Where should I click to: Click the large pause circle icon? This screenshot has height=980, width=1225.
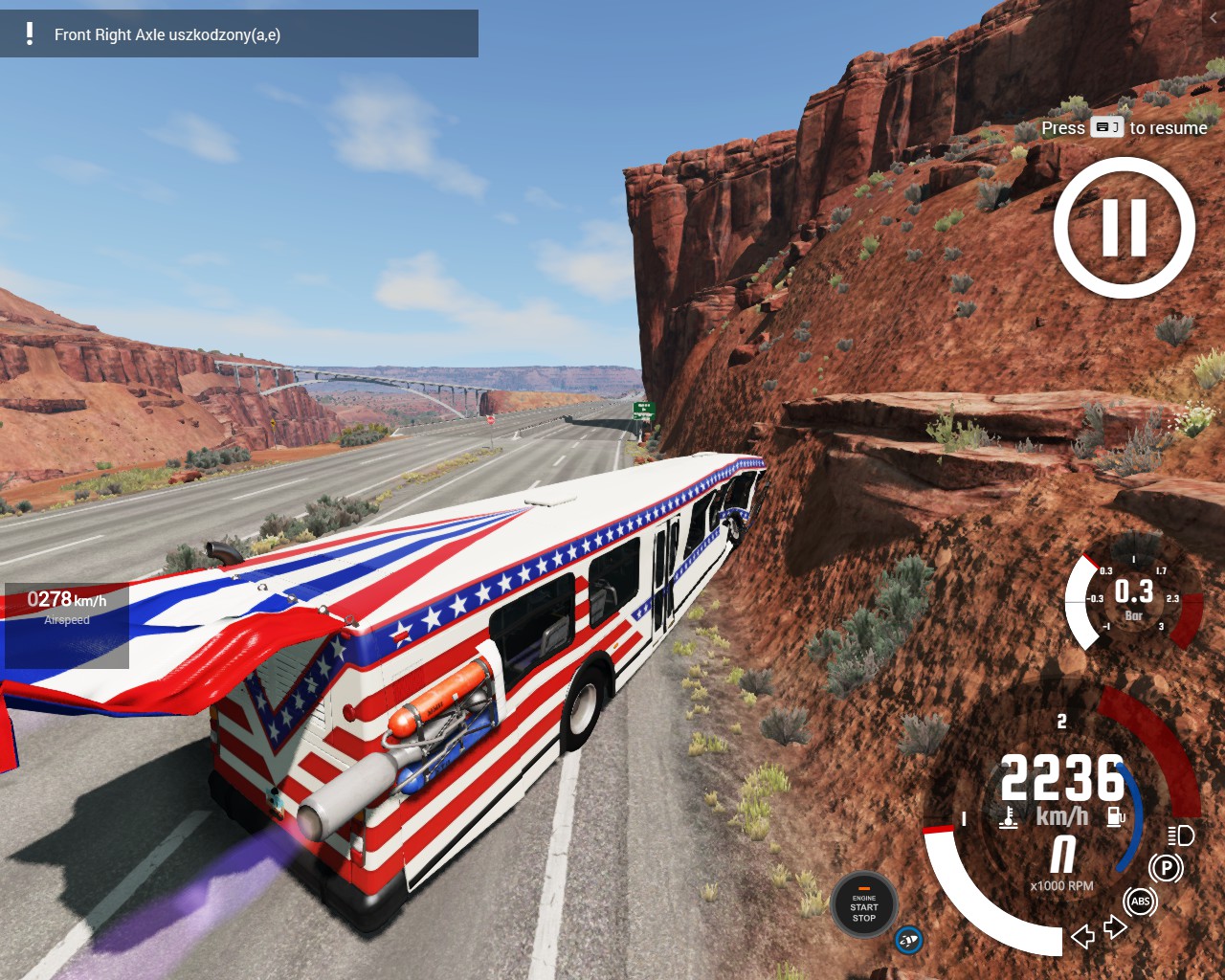click(1125, 228)
